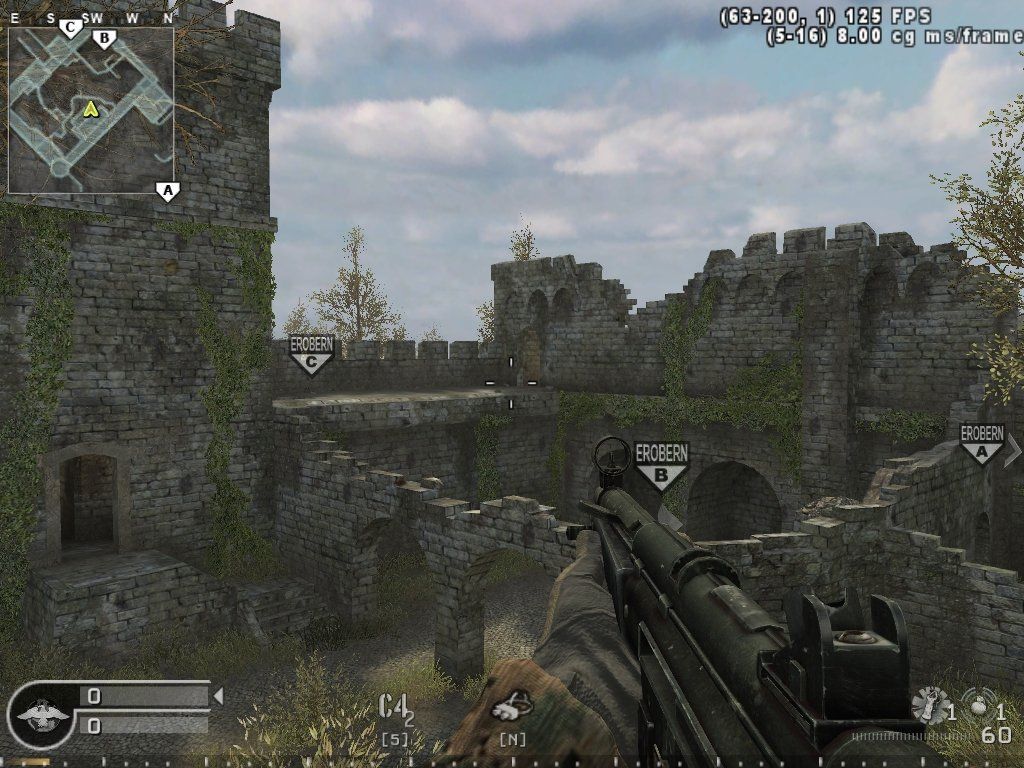Select the stick grenade icon
This screenshot has width=1024, height=768.
tap(932, 705)
